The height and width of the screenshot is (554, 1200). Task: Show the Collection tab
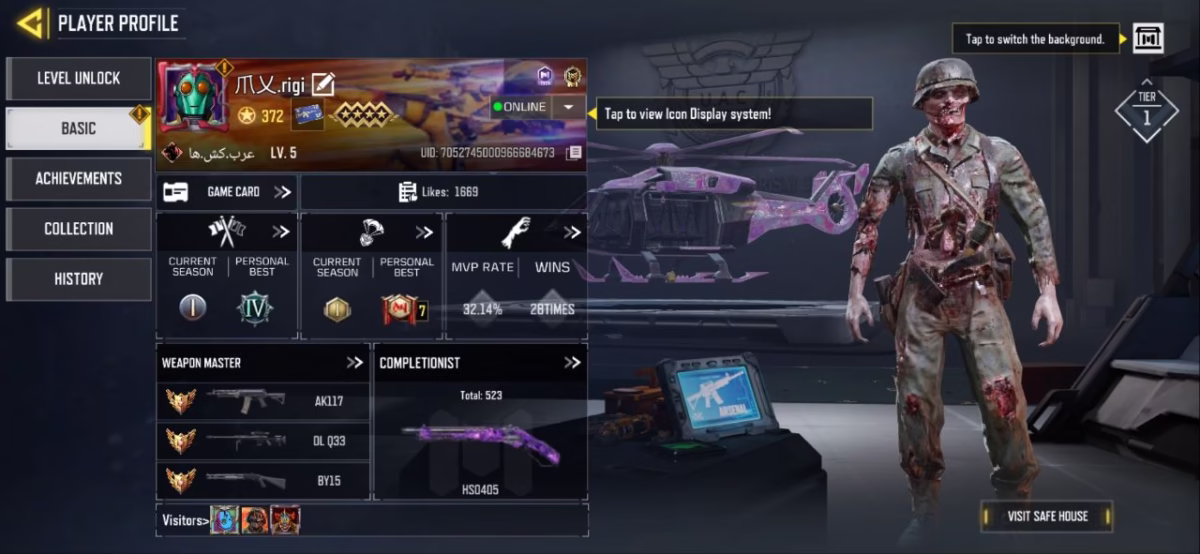(79, 228)
